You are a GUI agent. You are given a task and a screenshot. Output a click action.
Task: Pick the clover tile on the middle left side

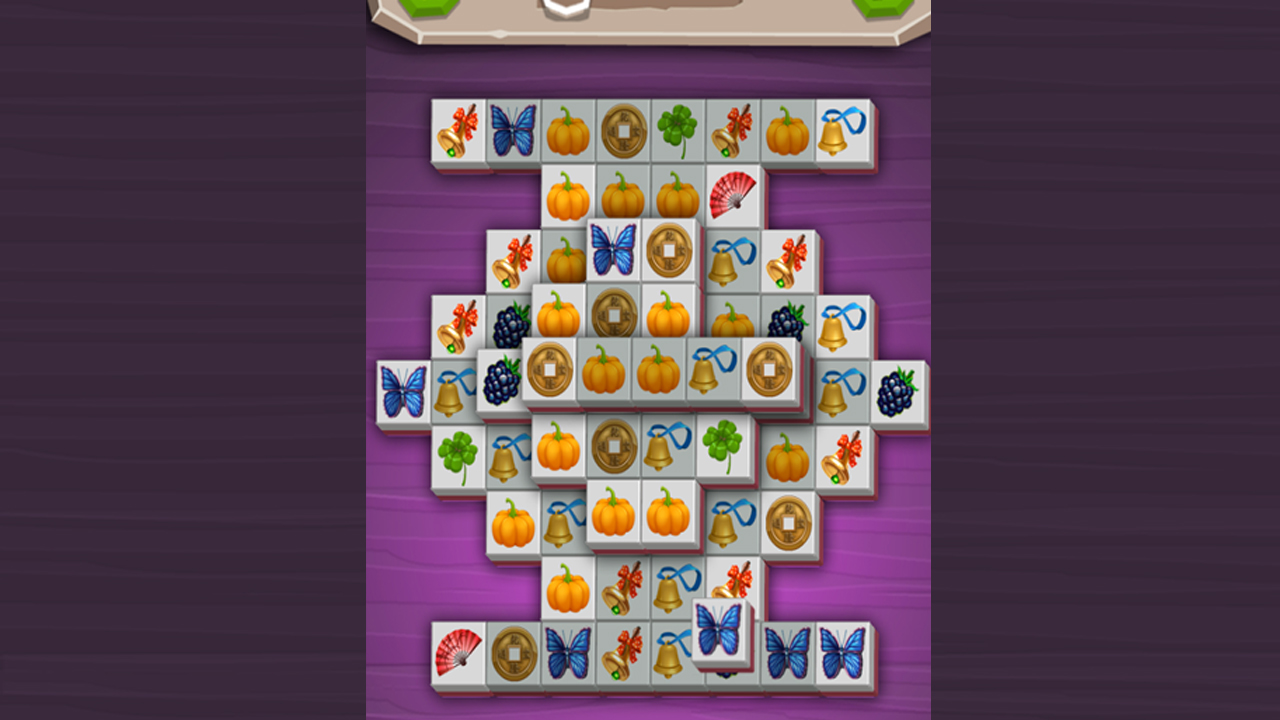pos(458,453)
